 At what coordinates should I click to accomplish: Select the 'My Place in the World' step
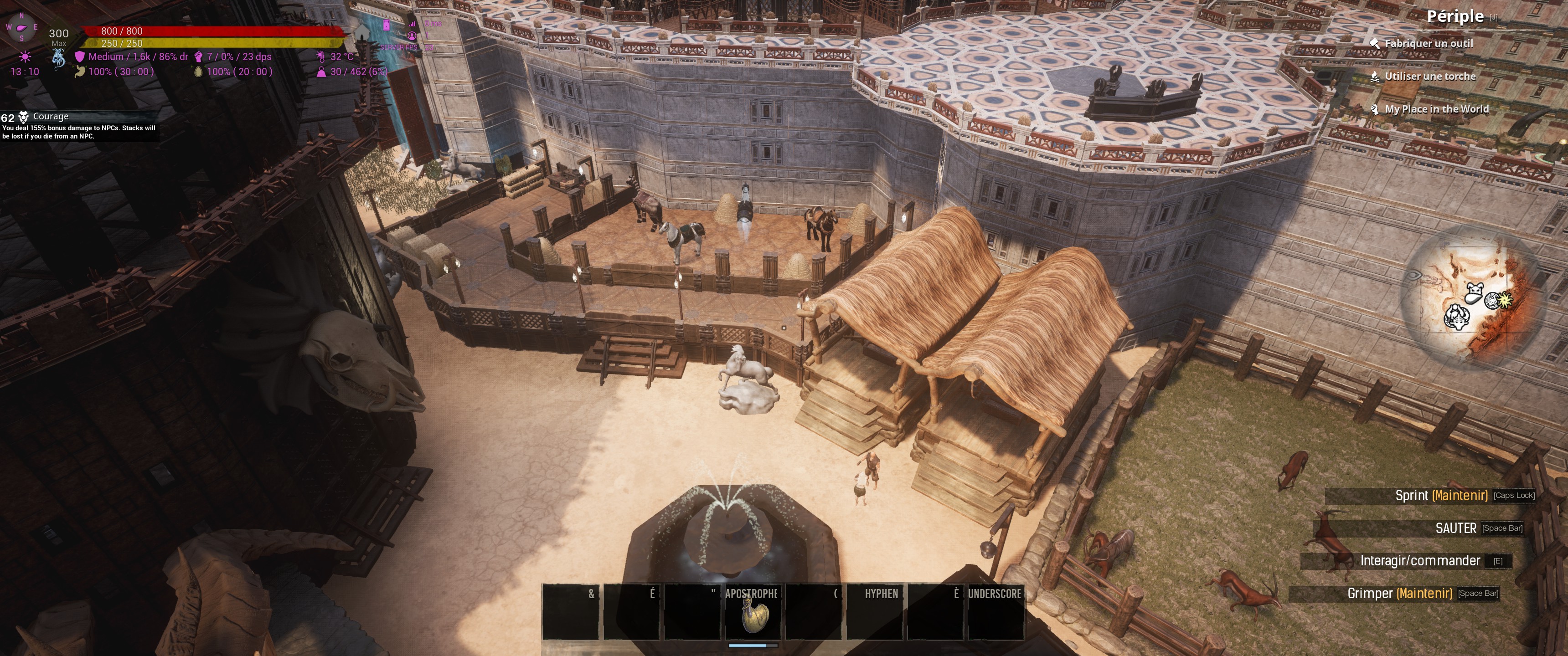1436,109
